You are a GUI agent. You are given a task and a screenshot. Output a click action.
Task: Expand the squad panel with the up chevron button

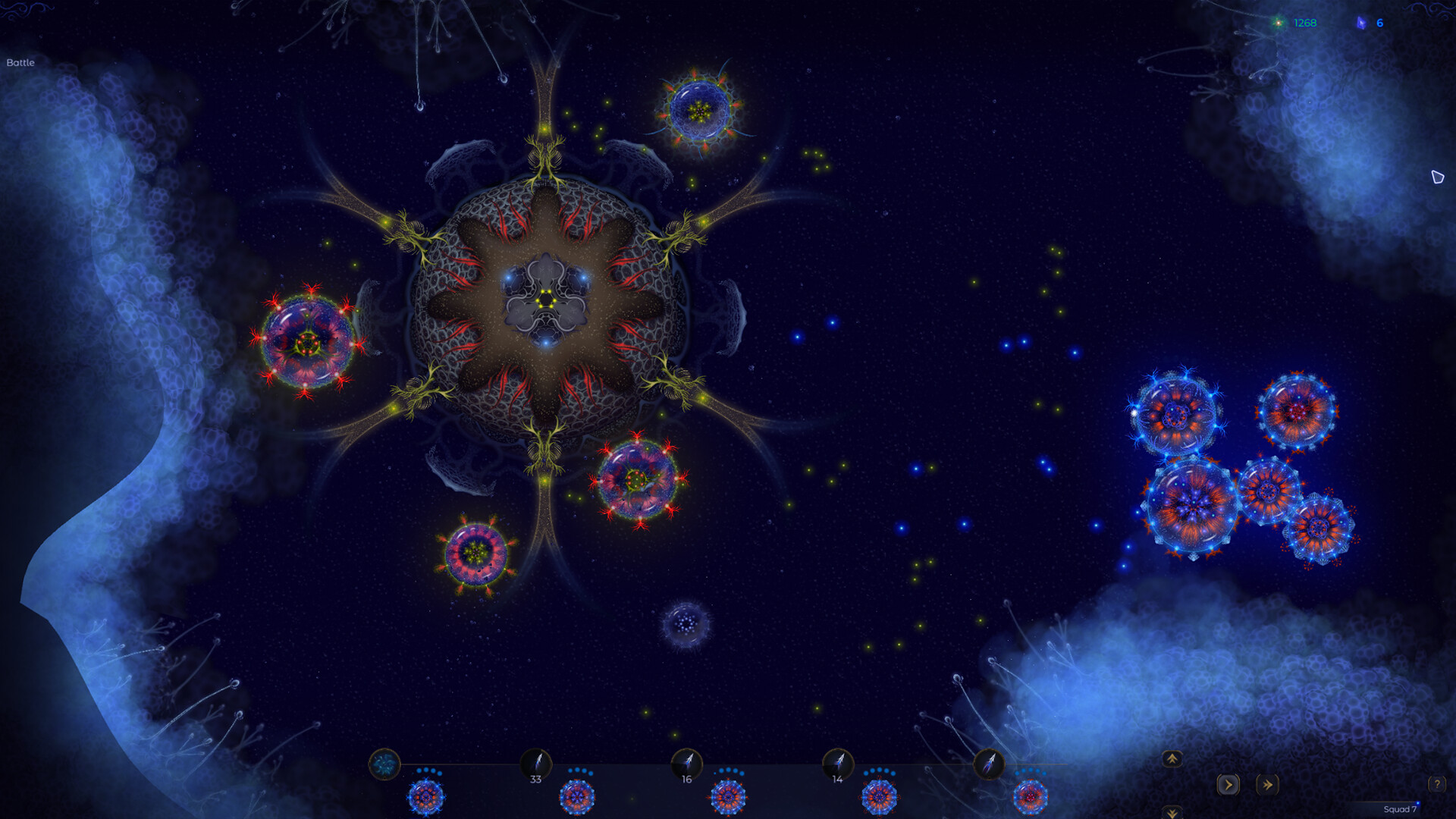pos(1172,758)
